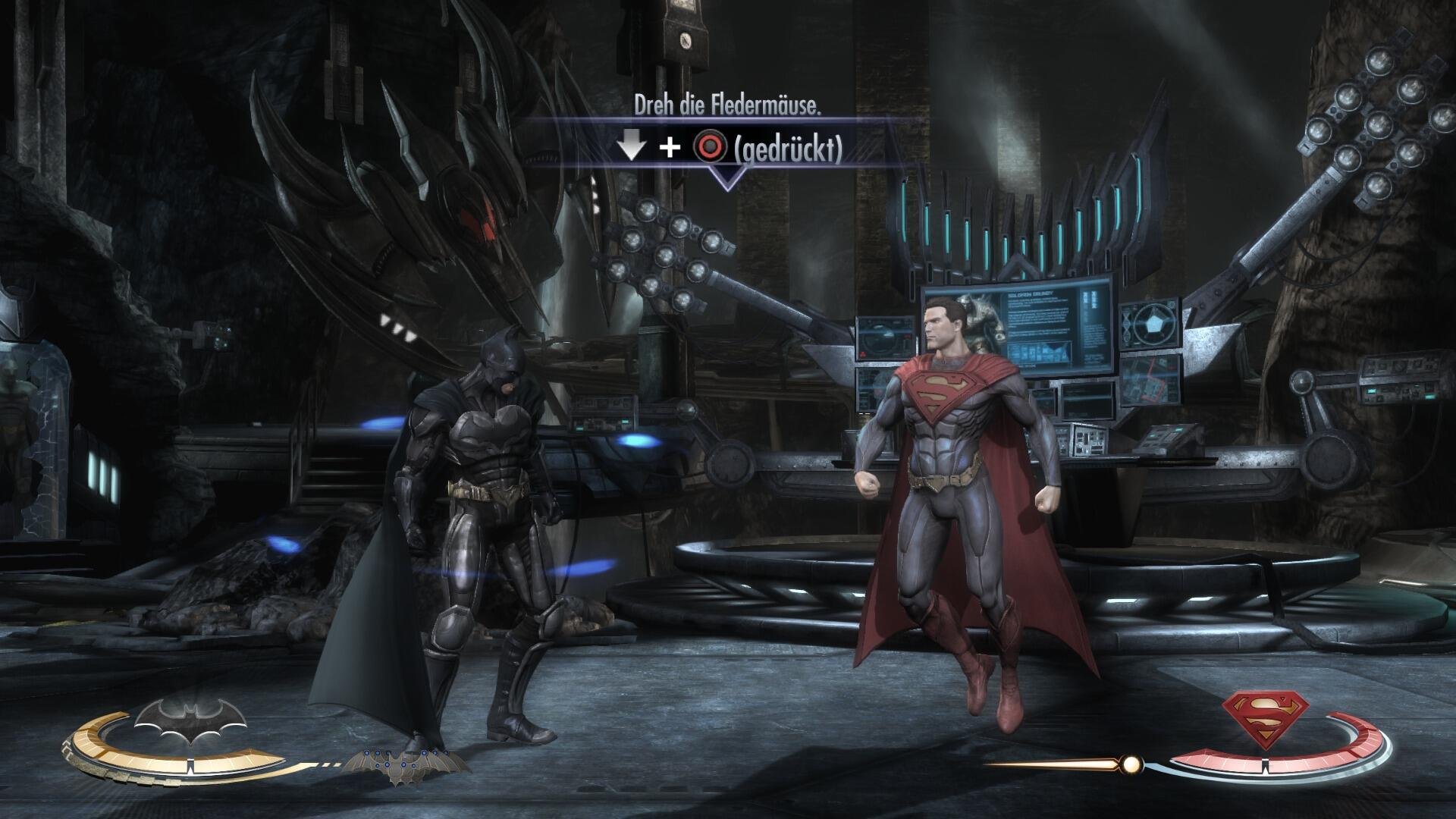
Task: Toggle the pressed '(gedrückt)' input indicator
Action: [x=789, y=149]
